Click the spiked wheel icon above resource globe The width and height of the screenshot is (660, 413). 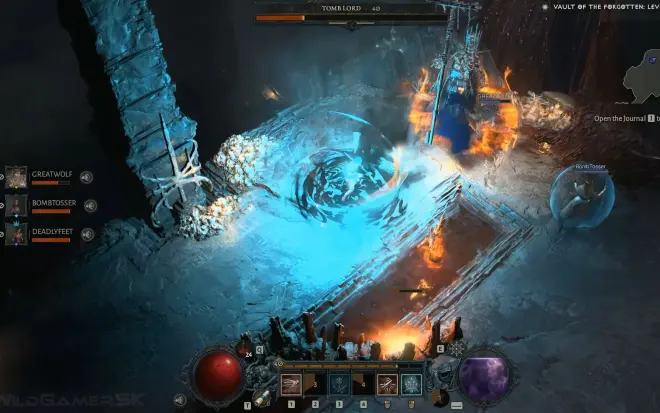(456, 350)
